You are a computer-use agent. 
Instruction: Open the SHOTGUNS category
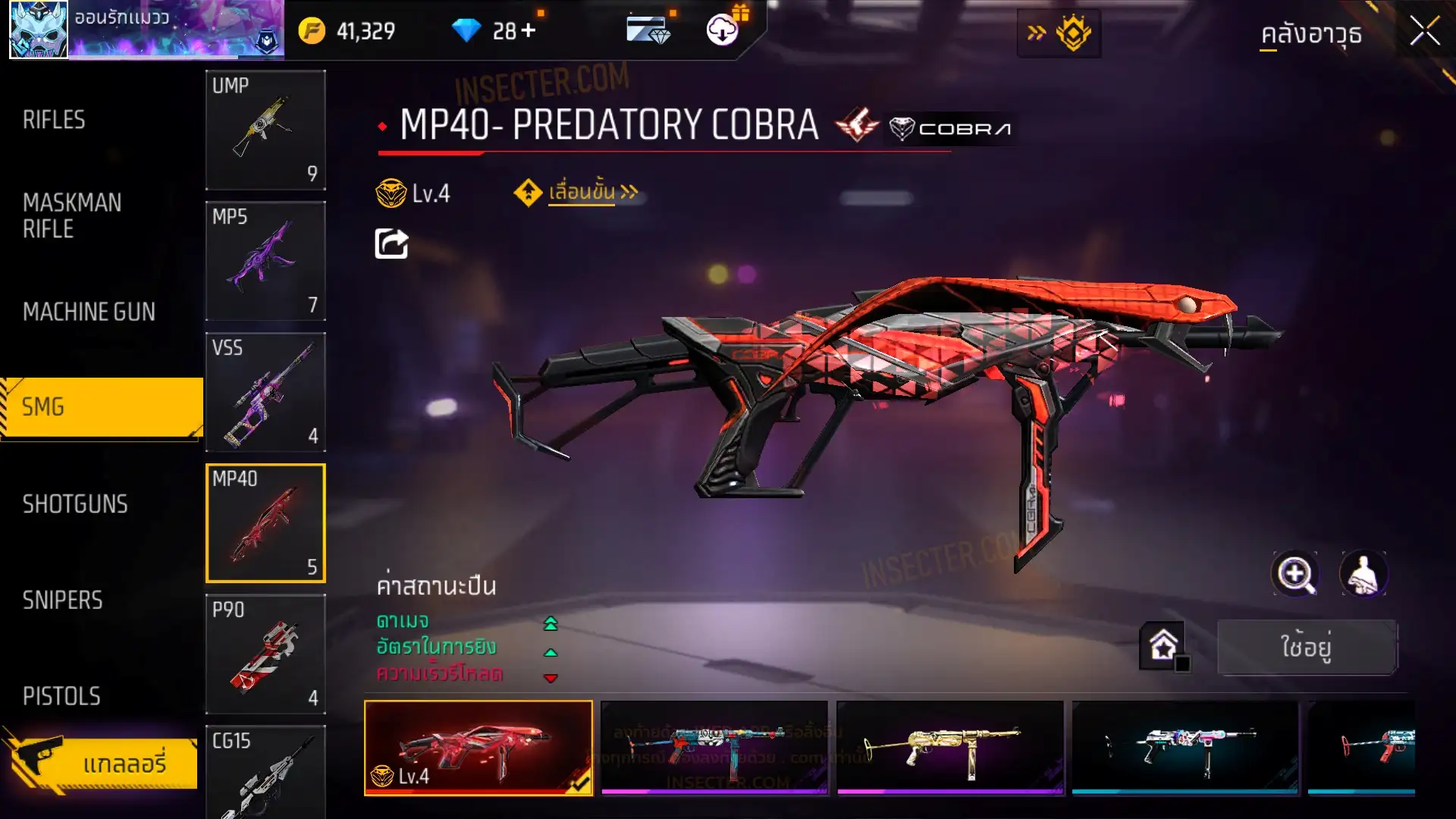(x=75, y=504)
